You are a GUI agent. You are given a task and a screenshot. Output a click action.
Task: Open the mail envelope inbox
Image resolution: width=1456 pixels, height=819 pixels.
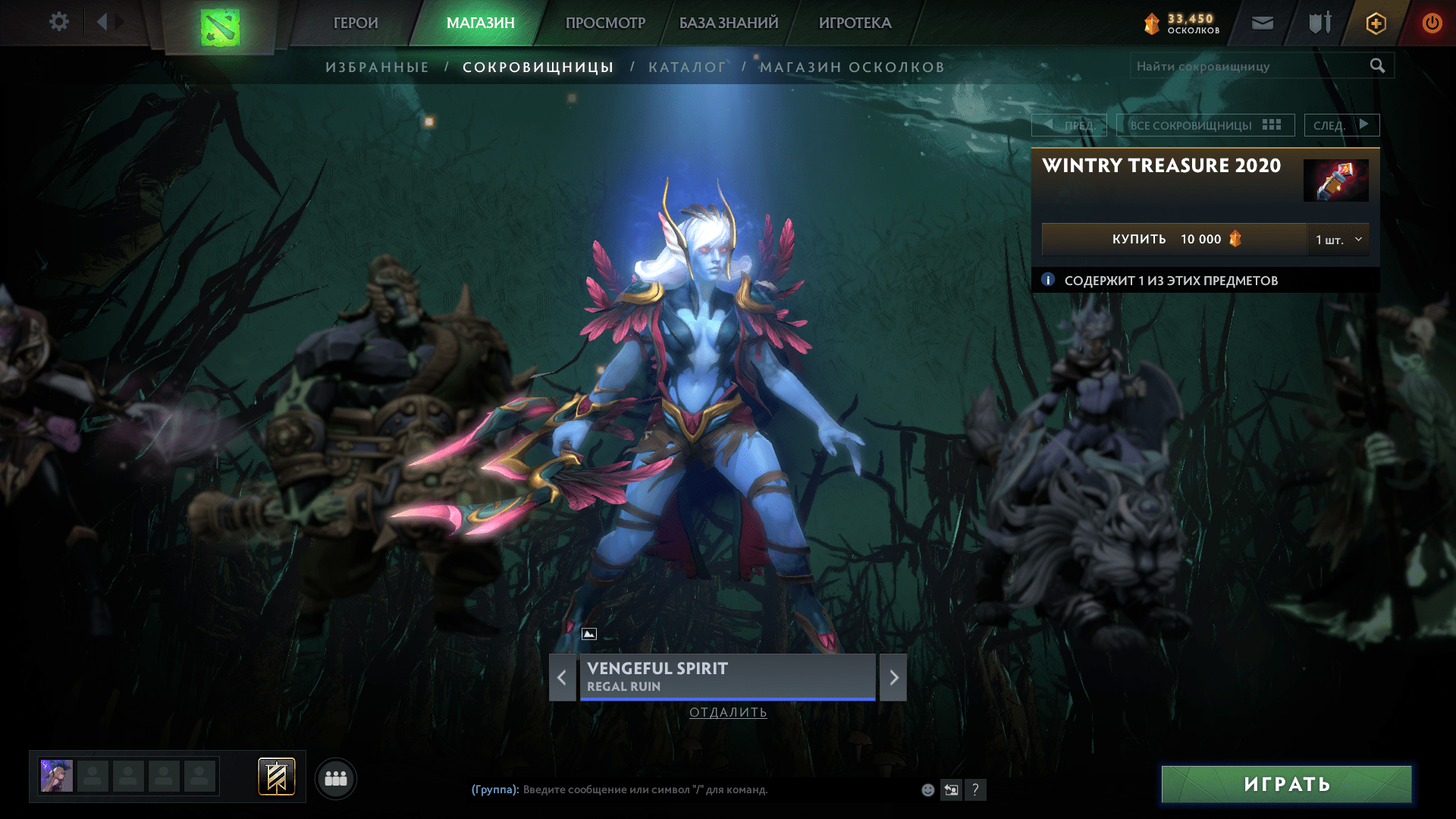pos(1262,24)
